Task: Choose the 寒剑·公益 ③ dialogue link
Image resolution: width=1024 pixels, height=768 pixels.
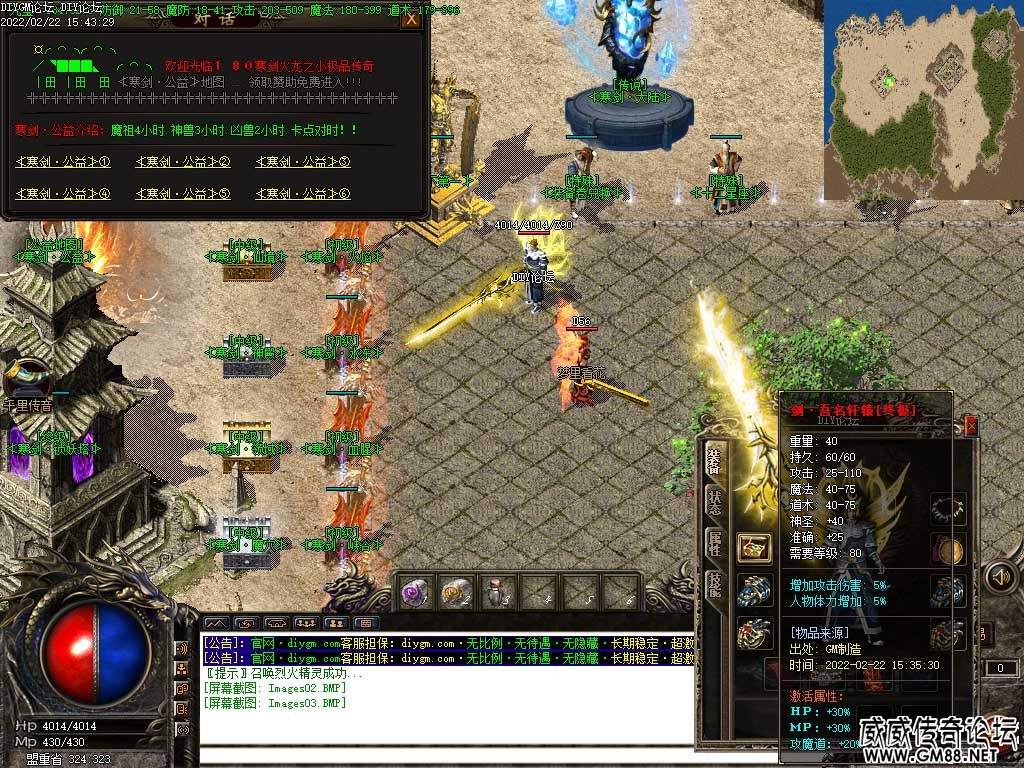Action: tap(303, 162)
